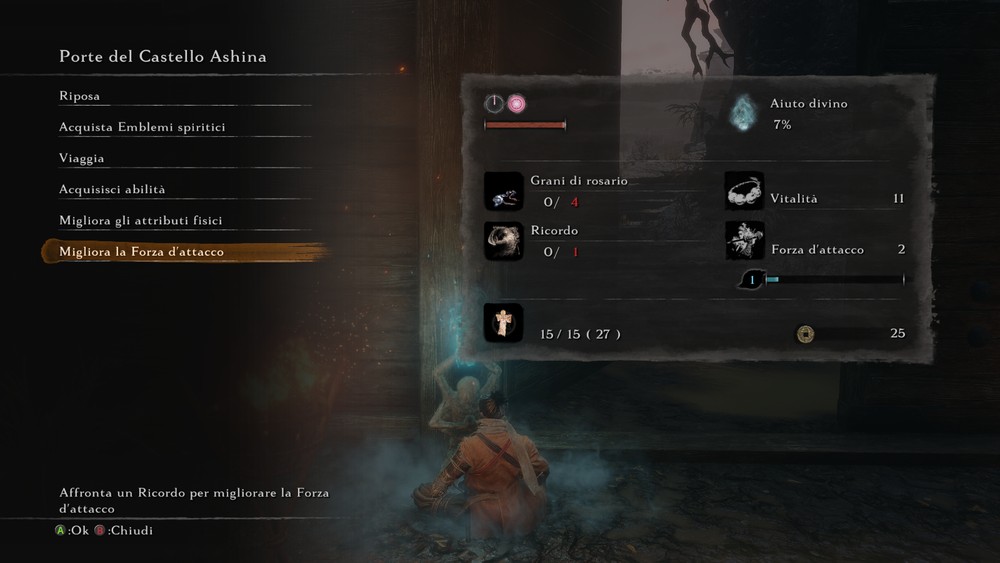This screenshot has height=563, width=1000.
Task: Select Riposa to rest at the idol
Action: [80, 96]
